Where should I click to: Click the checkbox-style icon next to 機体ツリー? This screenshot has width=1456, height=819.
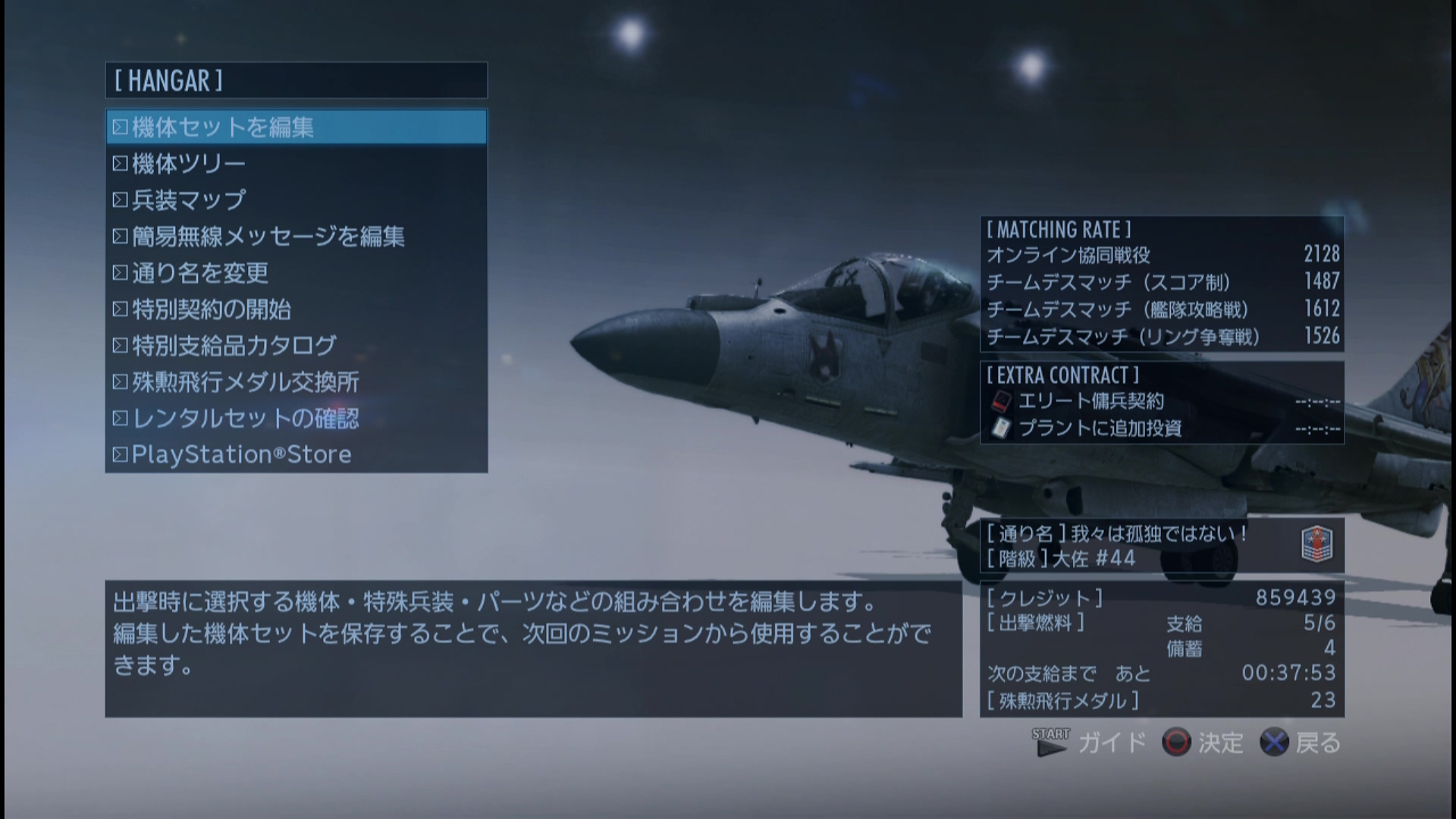[x=120, y=162]
